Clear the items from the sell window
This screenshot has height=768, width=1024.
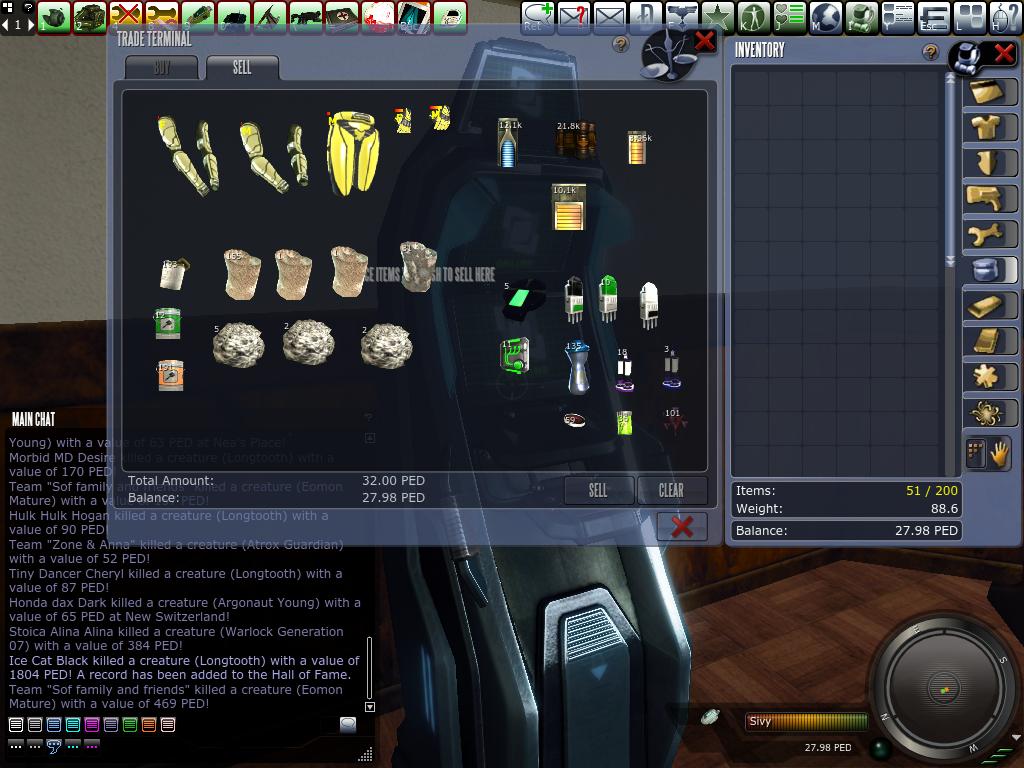(671, 490)
